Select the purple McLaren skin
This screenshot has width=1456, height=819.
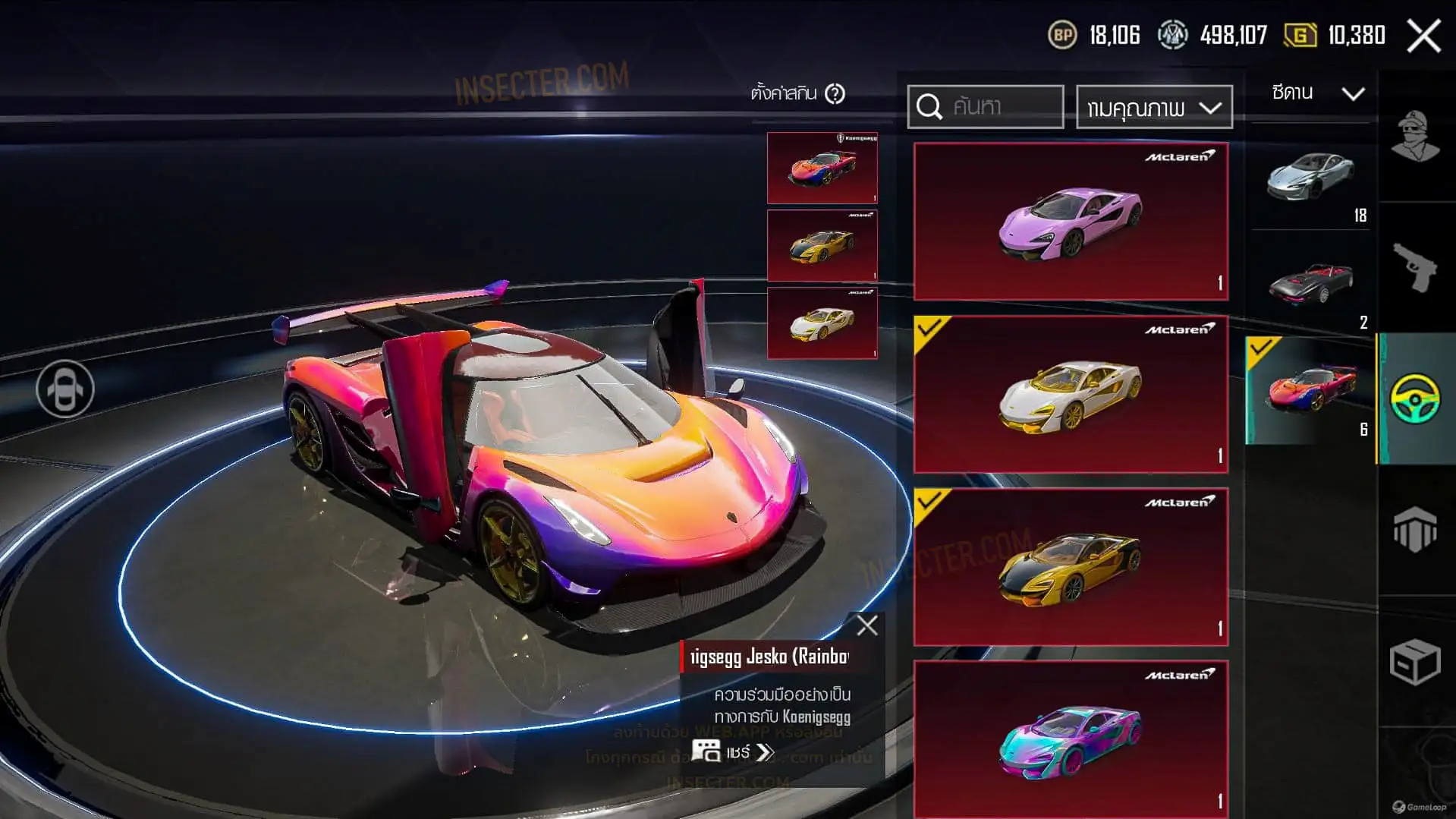1070,221
